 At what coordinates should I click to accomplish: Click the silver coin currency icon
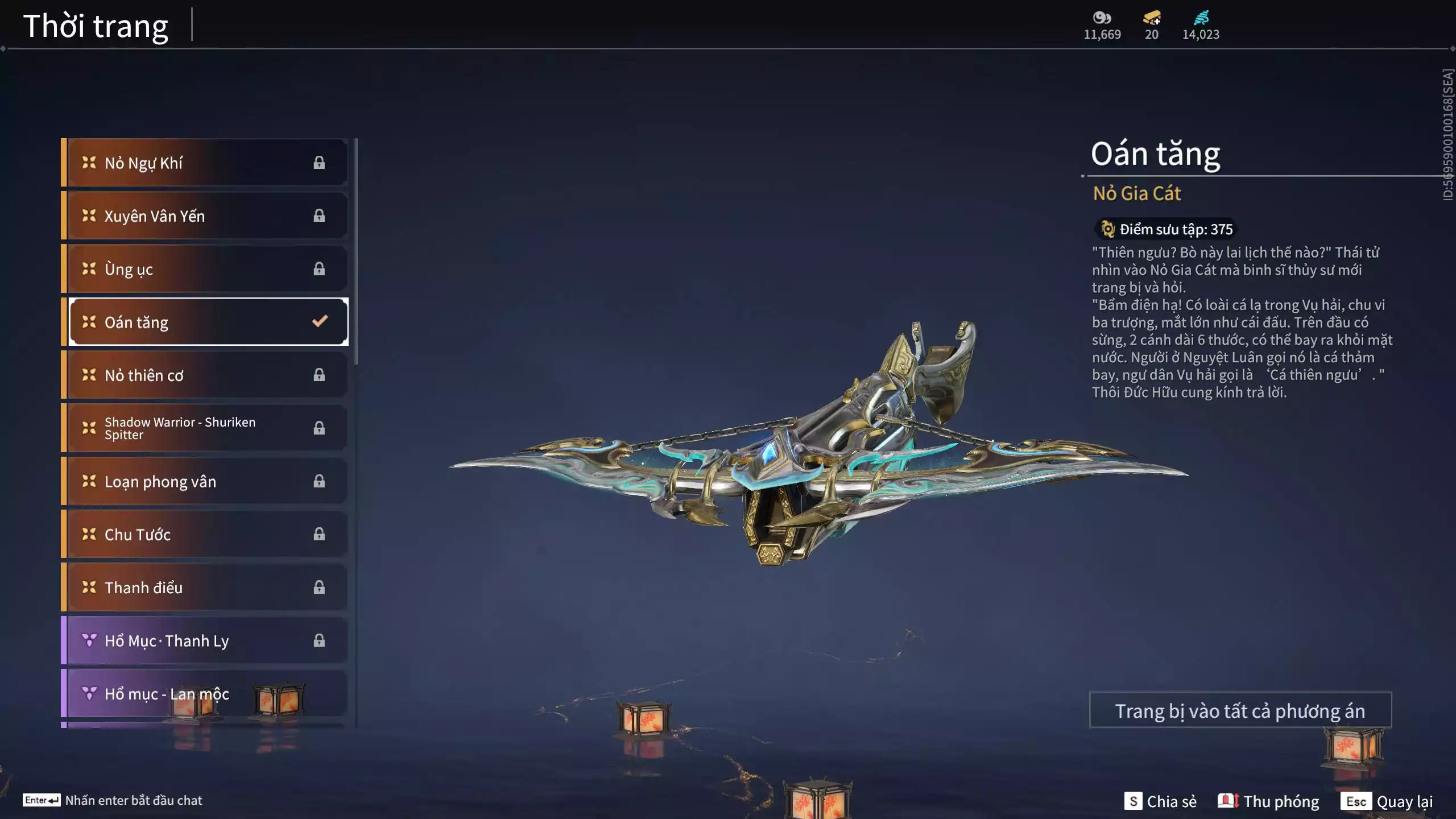[1102, 18]
